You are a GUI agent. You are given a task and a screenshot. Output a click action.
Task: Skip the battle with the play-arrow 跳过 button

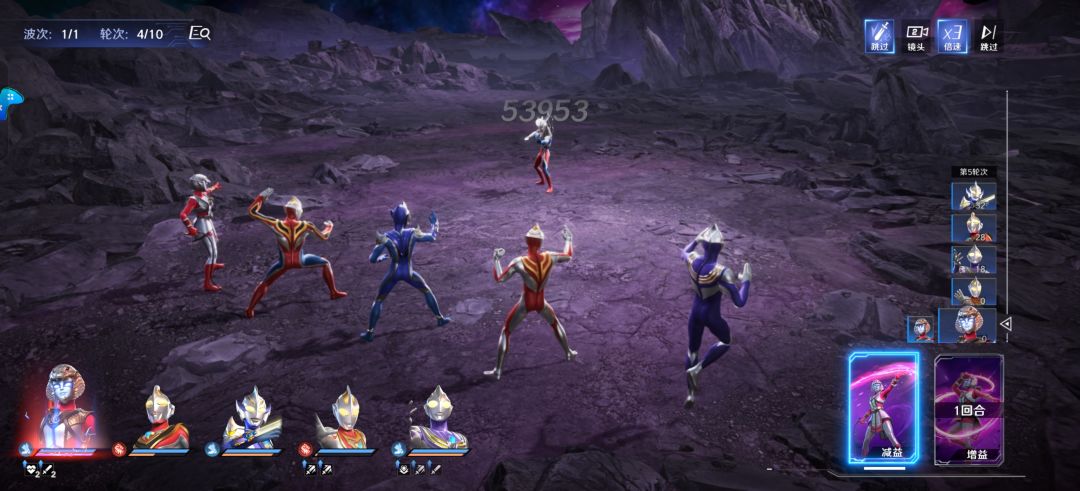pyautogui.click(x=988, y=36)
